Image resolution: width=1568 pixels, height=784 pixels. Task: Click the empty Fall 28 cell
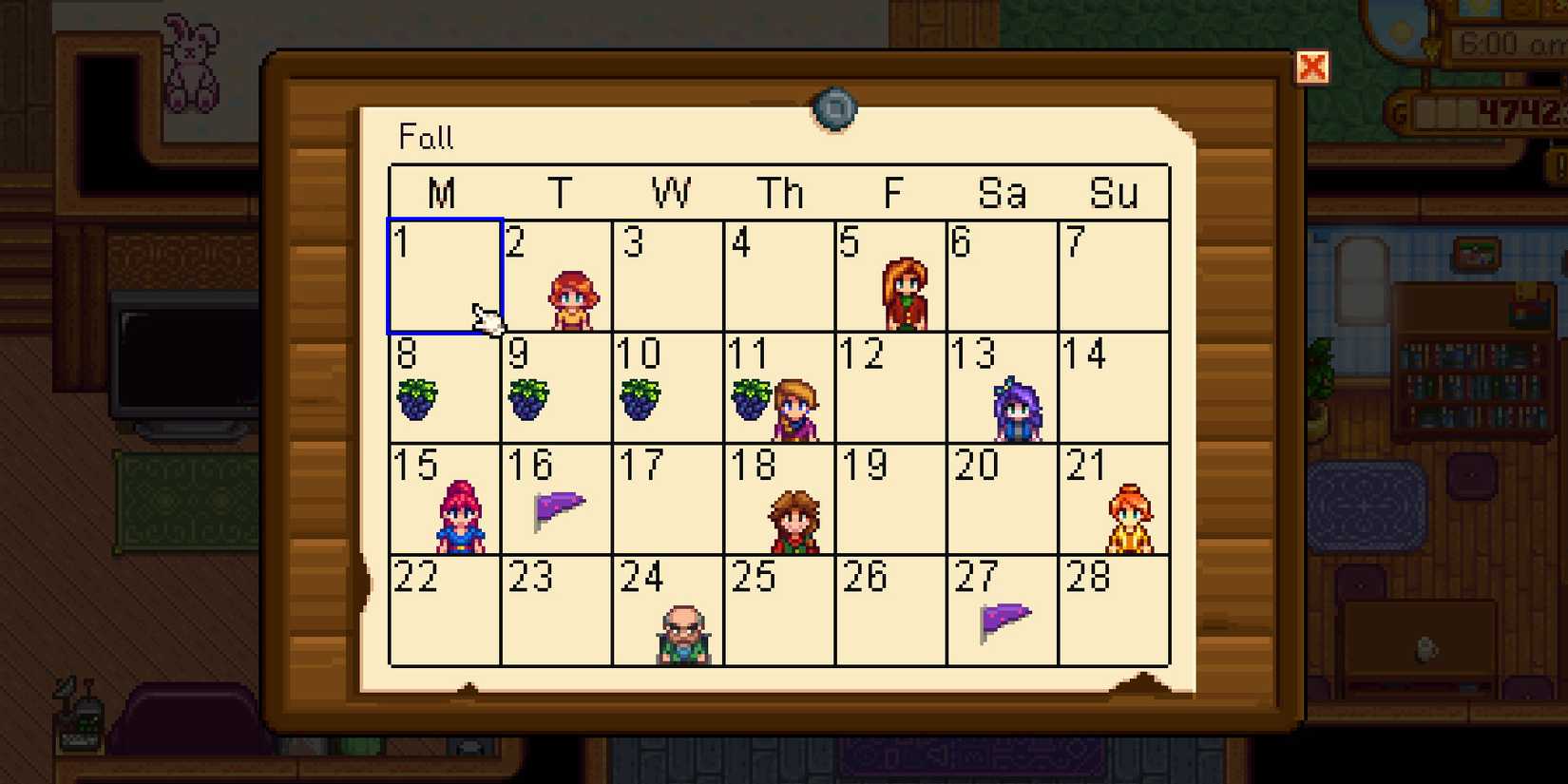[x=1112, y=613]
